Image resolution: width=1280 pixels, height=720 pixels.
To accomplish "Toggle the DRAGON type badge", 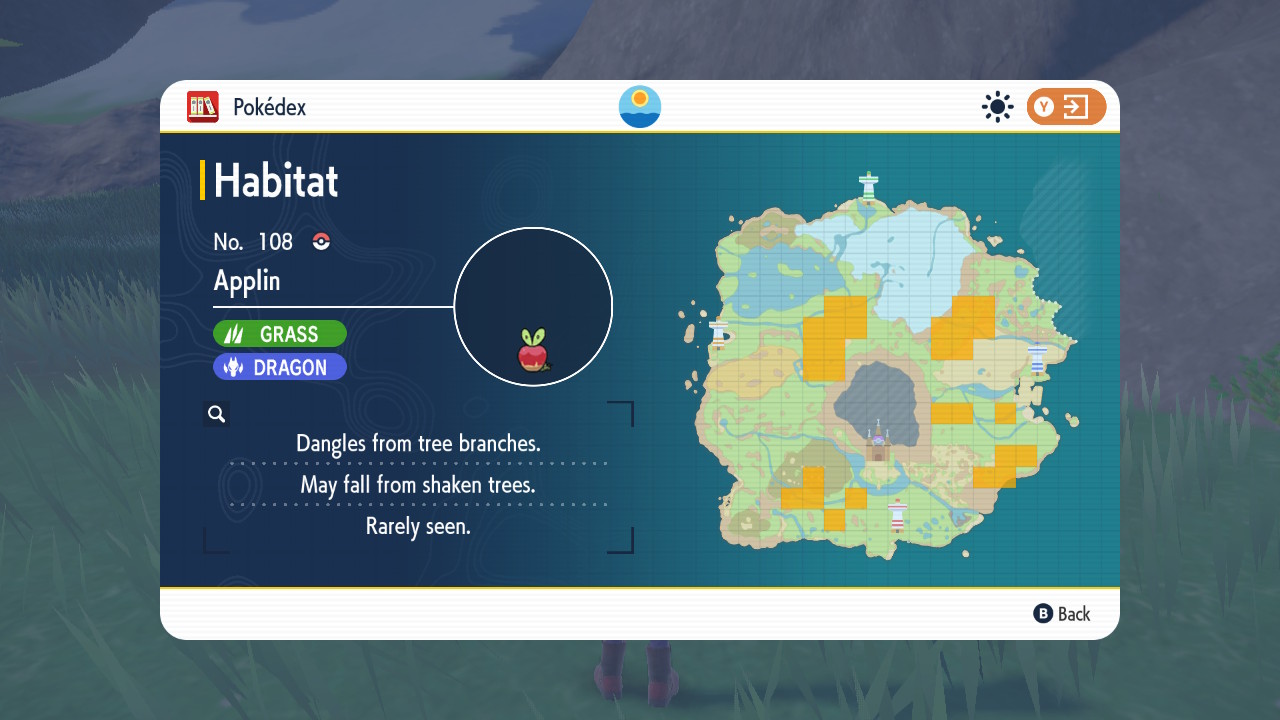I will [x=280, y=367].
